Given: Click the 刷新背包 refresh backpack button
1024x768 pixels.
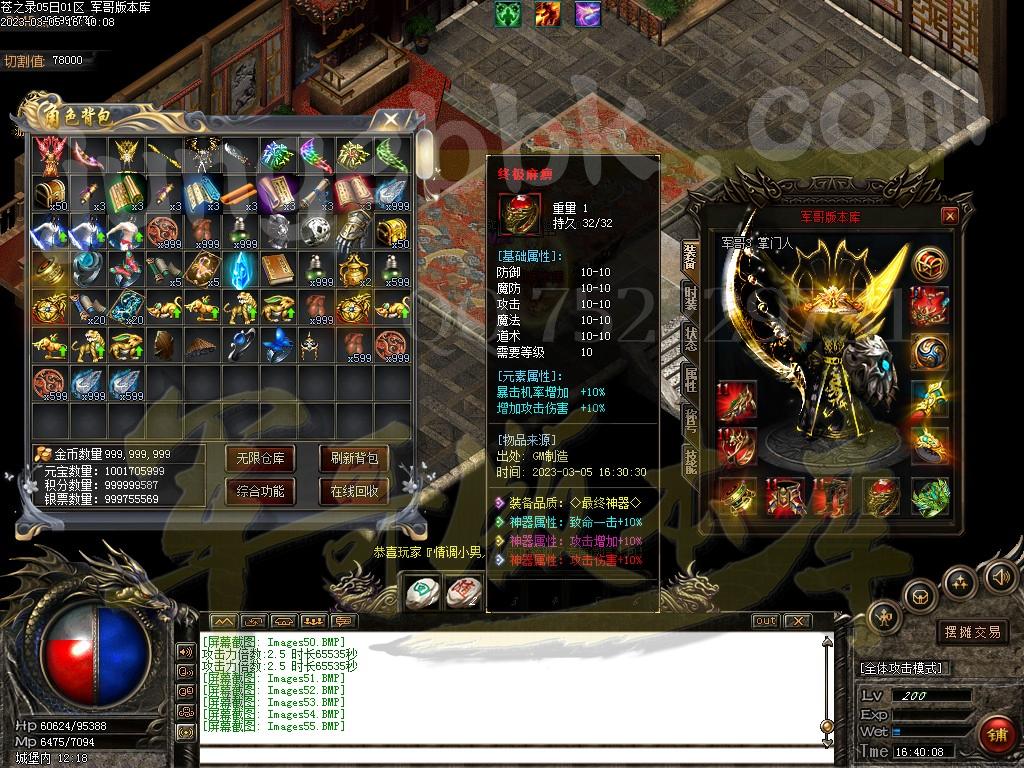Looking at the screenshot, I should pos(354,459).
